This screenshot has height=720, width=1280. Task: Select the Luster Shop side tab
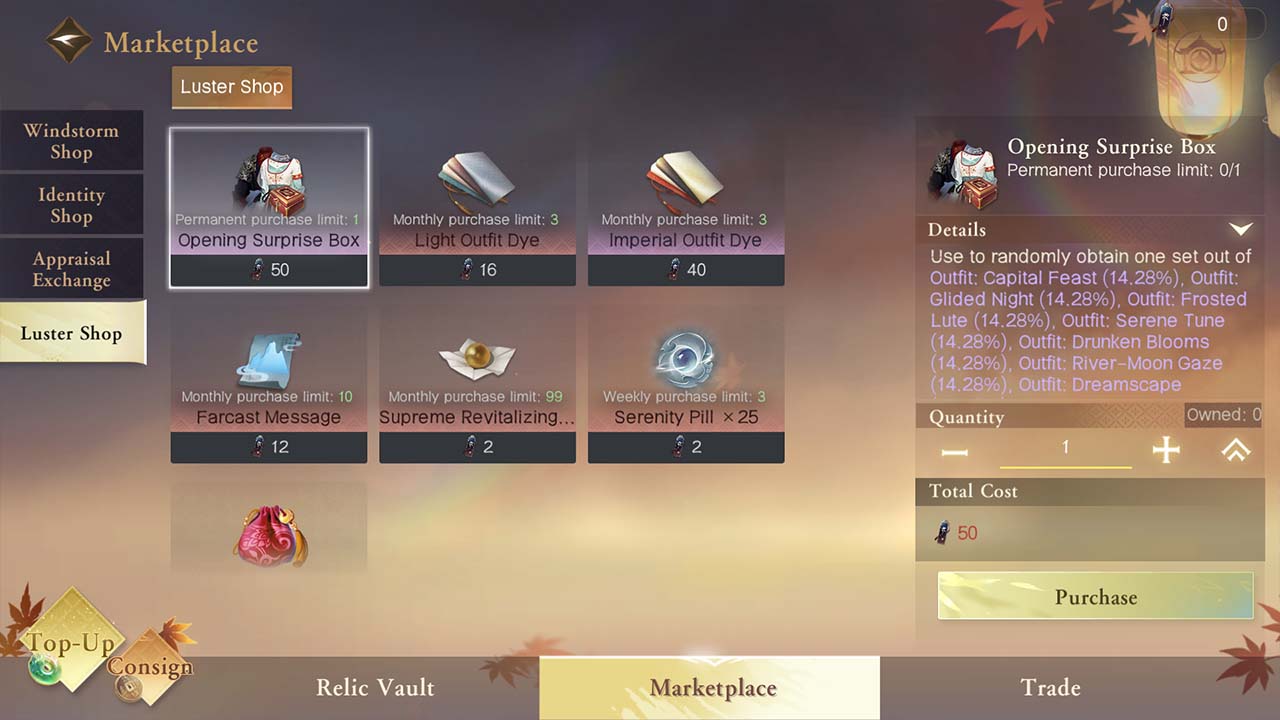[72, 333]
